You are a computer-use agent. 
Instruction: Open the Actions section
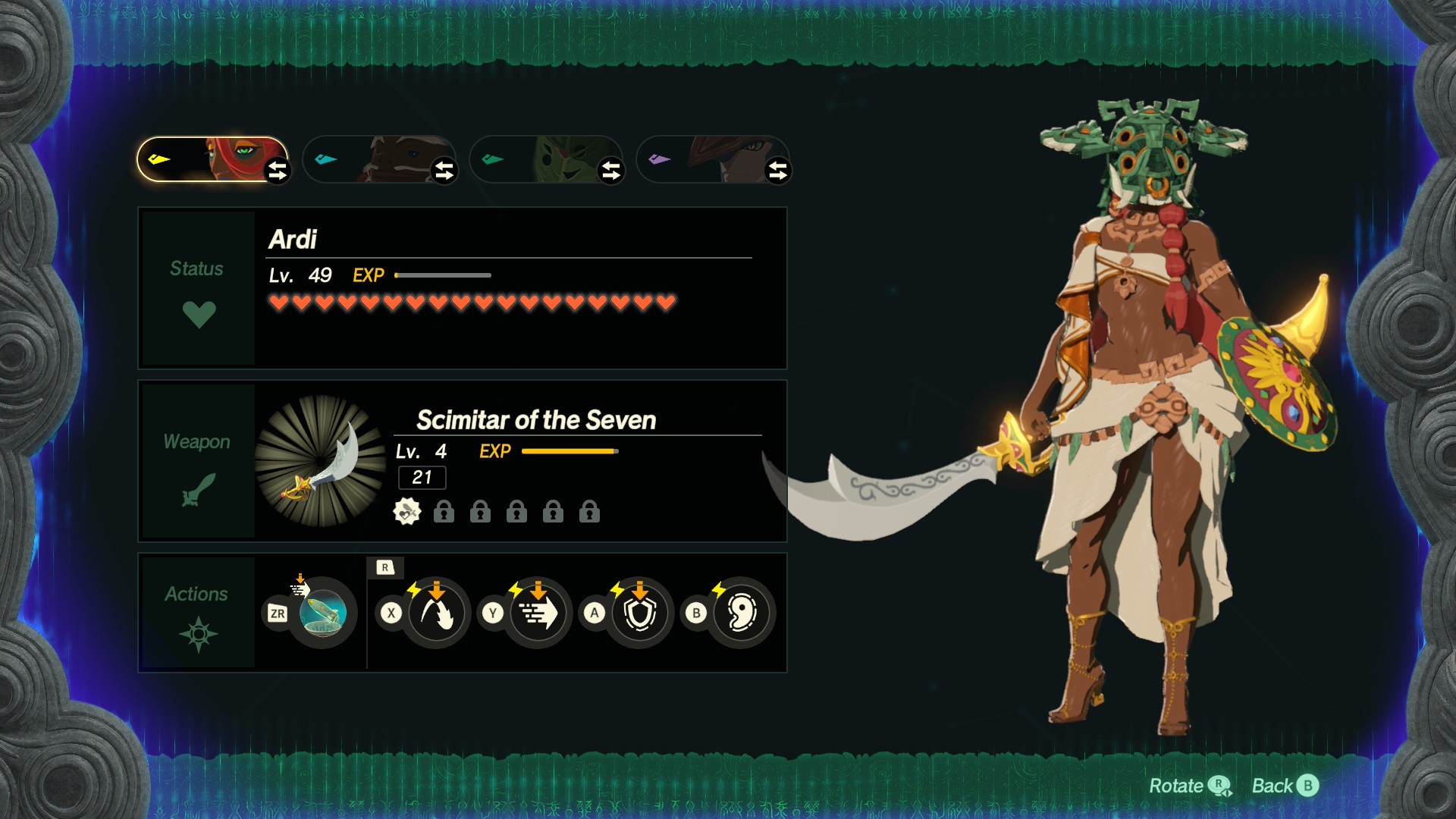pos(198,612)
